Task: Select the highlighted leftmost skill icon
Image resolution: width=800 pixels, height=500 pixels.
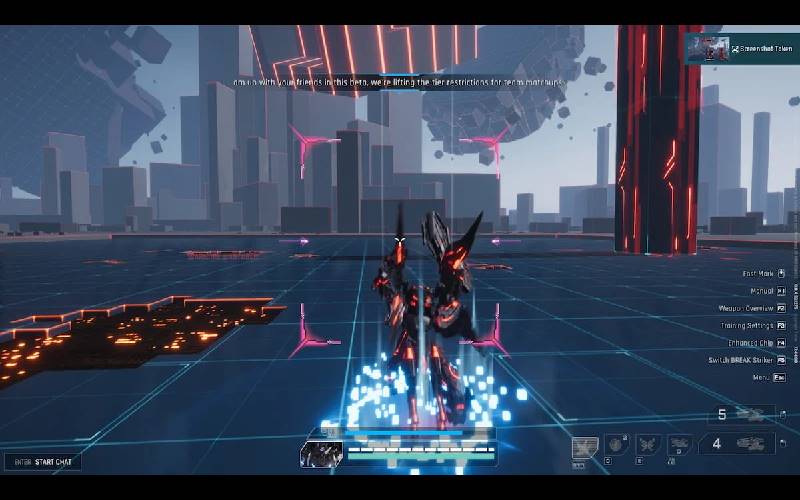Action: [x=584, y=447]
